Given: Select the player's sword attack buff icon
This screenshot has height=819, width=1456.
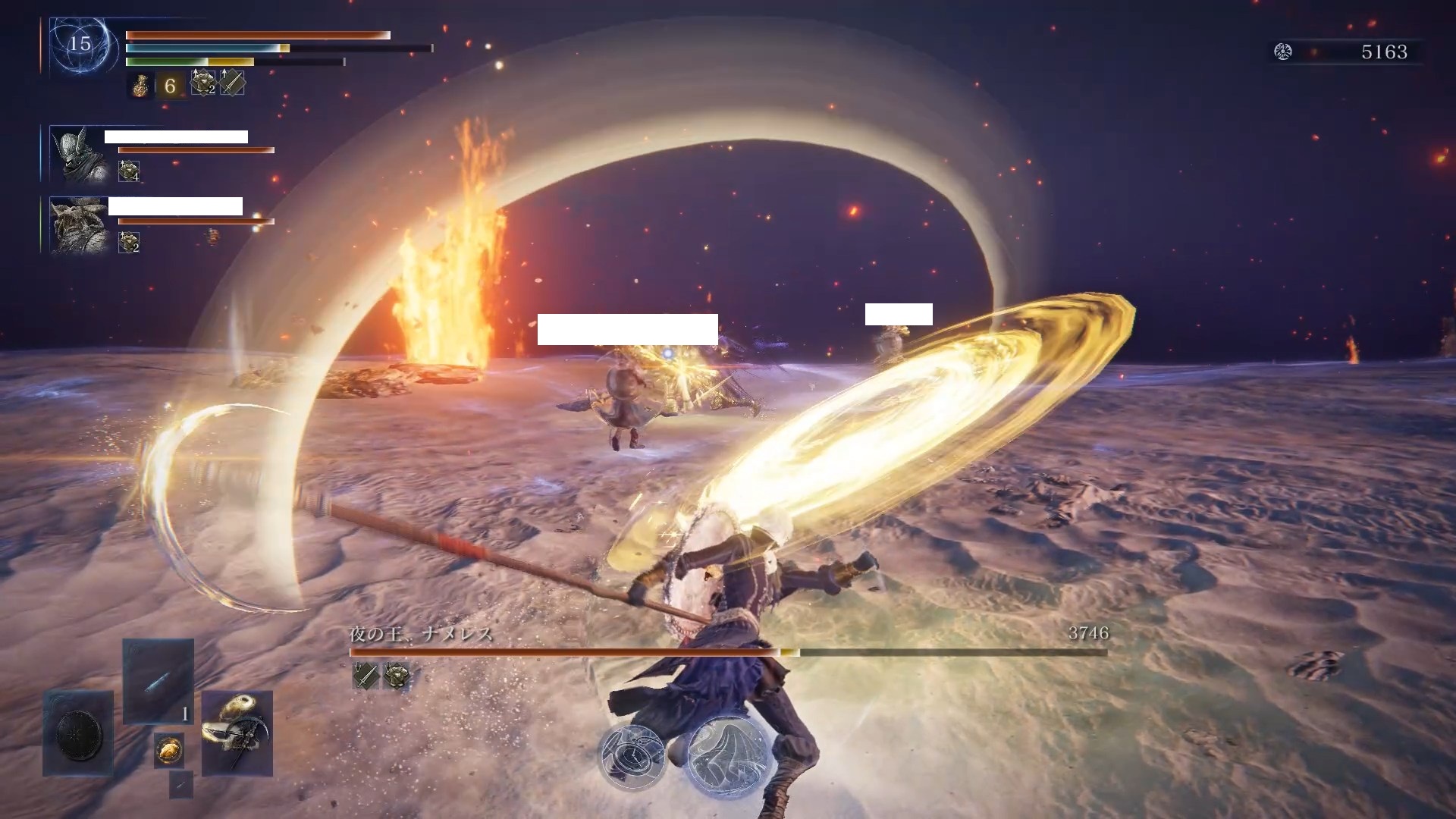Looking at the screenshot, I should click(232, 83).
